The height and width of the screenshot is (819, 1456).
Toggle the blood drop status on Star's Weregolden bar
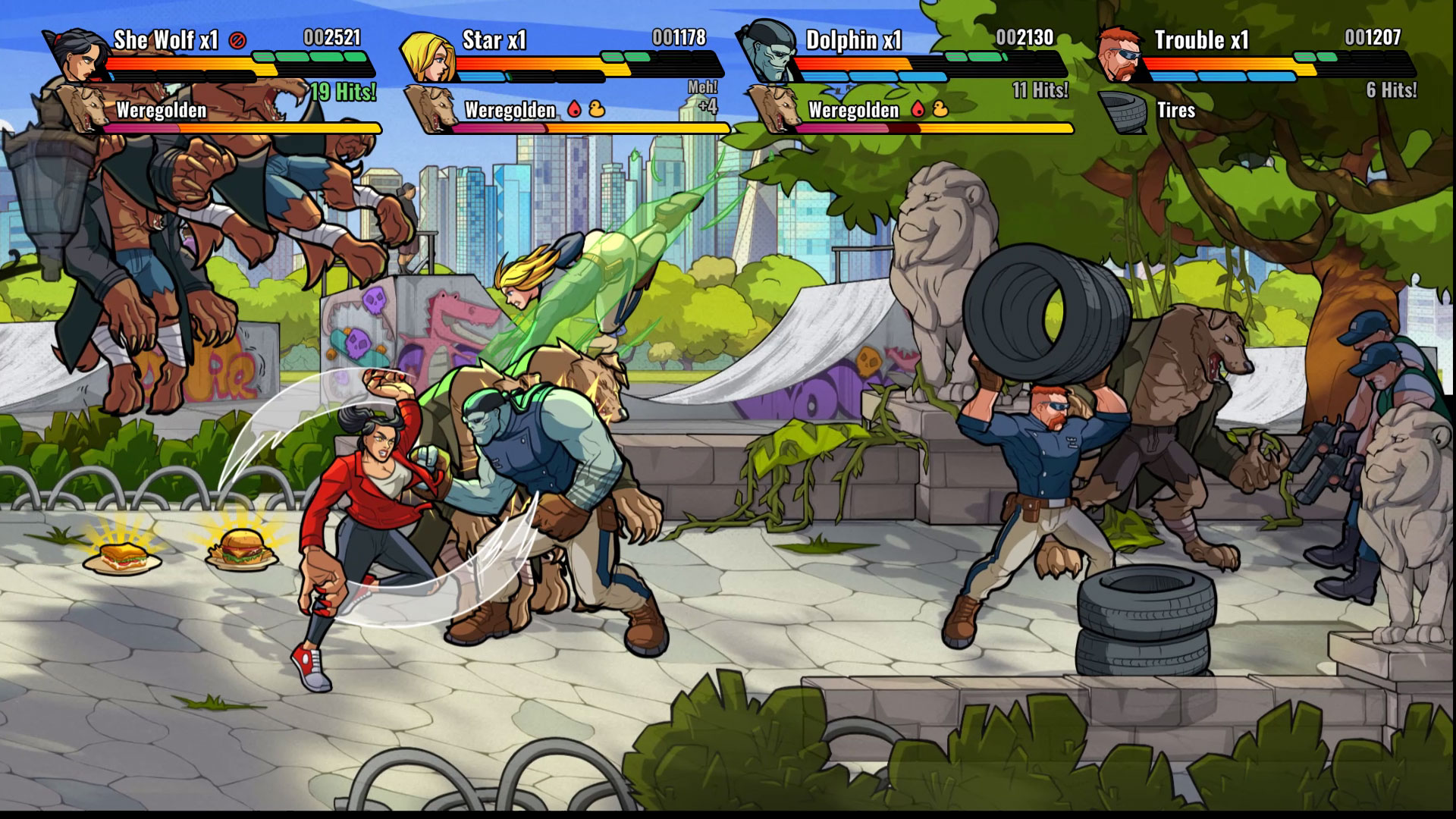click(x=575, y=109)
